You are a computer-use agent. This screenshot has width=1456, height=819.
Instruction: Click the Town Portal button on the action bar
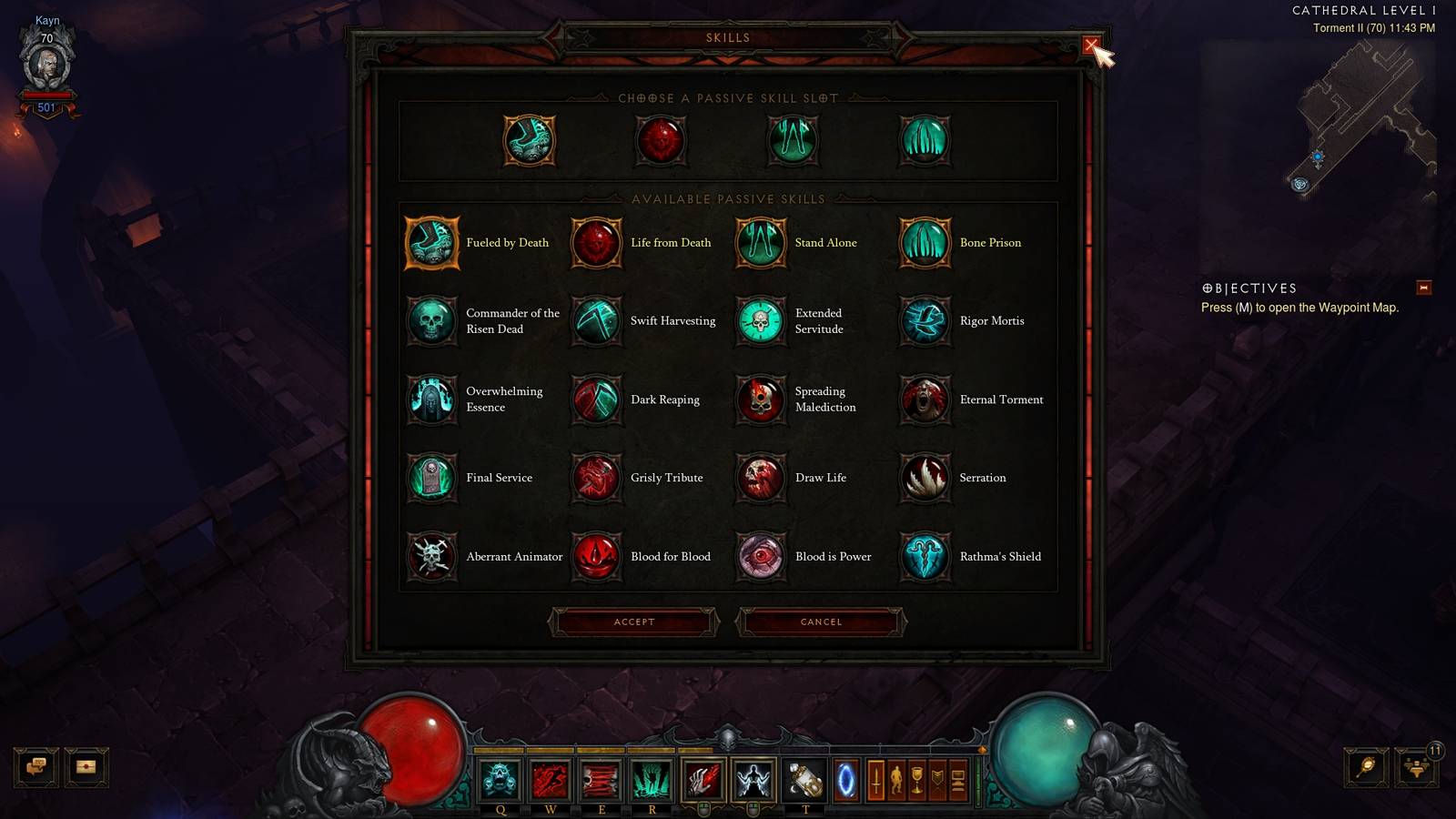click(847, 779)
